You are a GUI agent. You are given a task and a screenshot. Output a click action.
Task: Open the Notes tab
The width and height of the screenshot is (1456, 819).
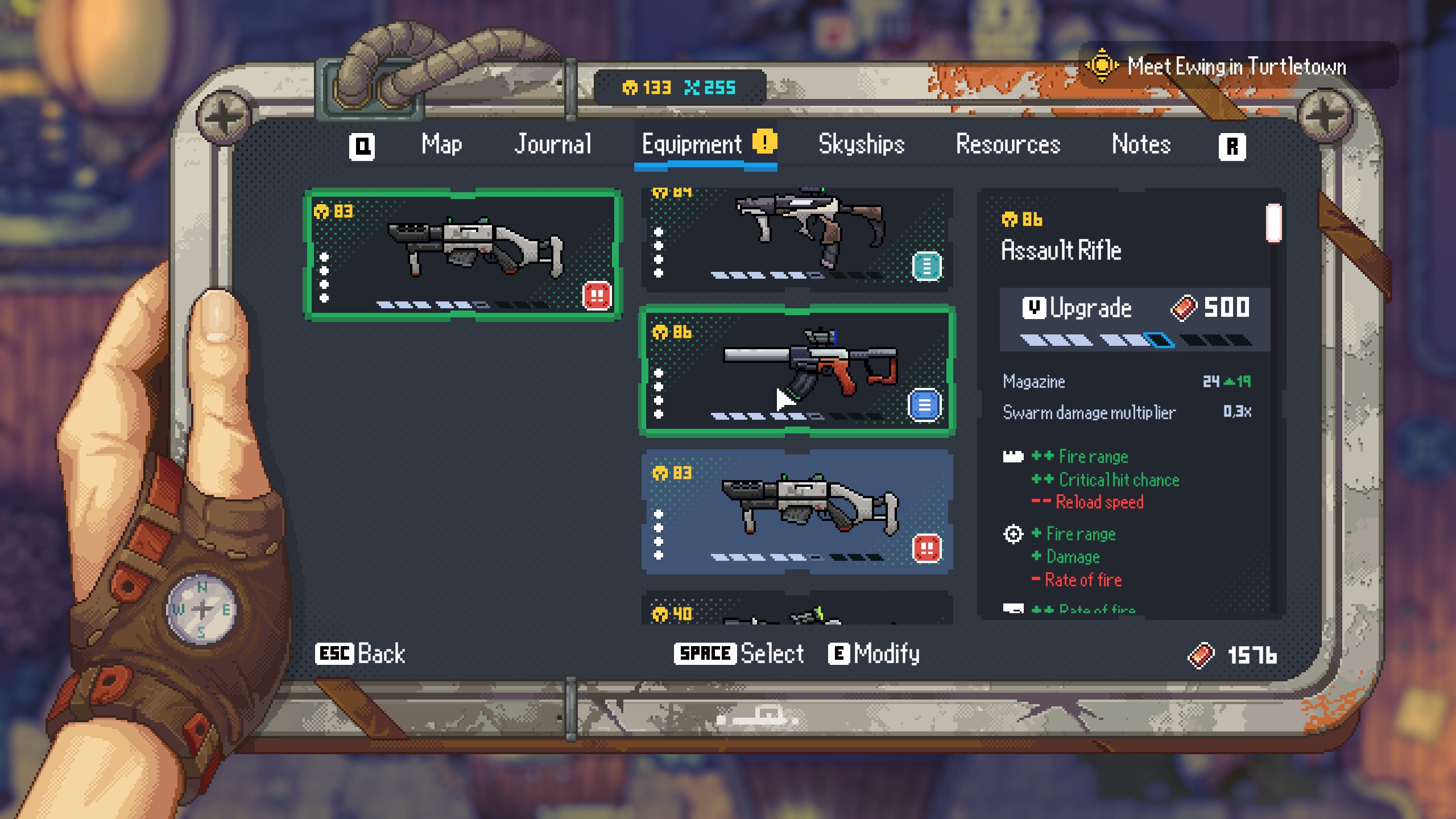click(x=1141, y=144)
